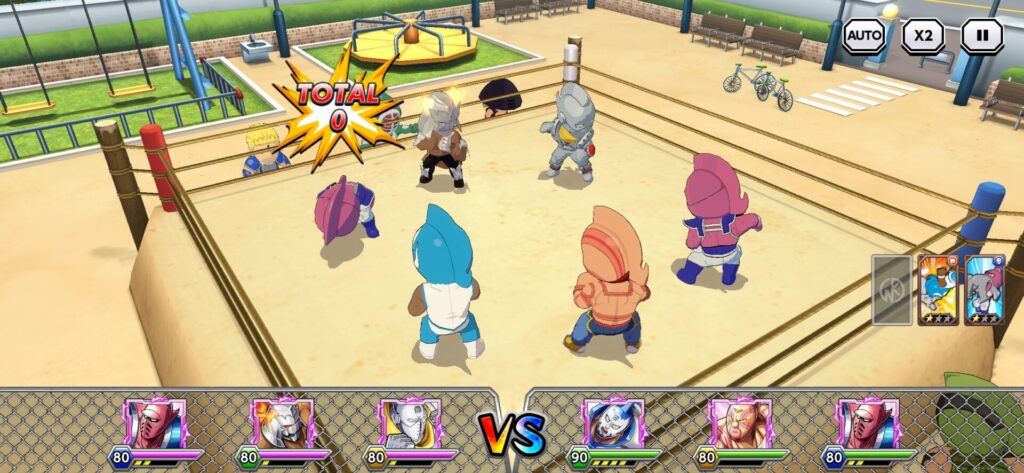
Task: Play the orange skill card with blue wrestler
Action: coord(938,289)
